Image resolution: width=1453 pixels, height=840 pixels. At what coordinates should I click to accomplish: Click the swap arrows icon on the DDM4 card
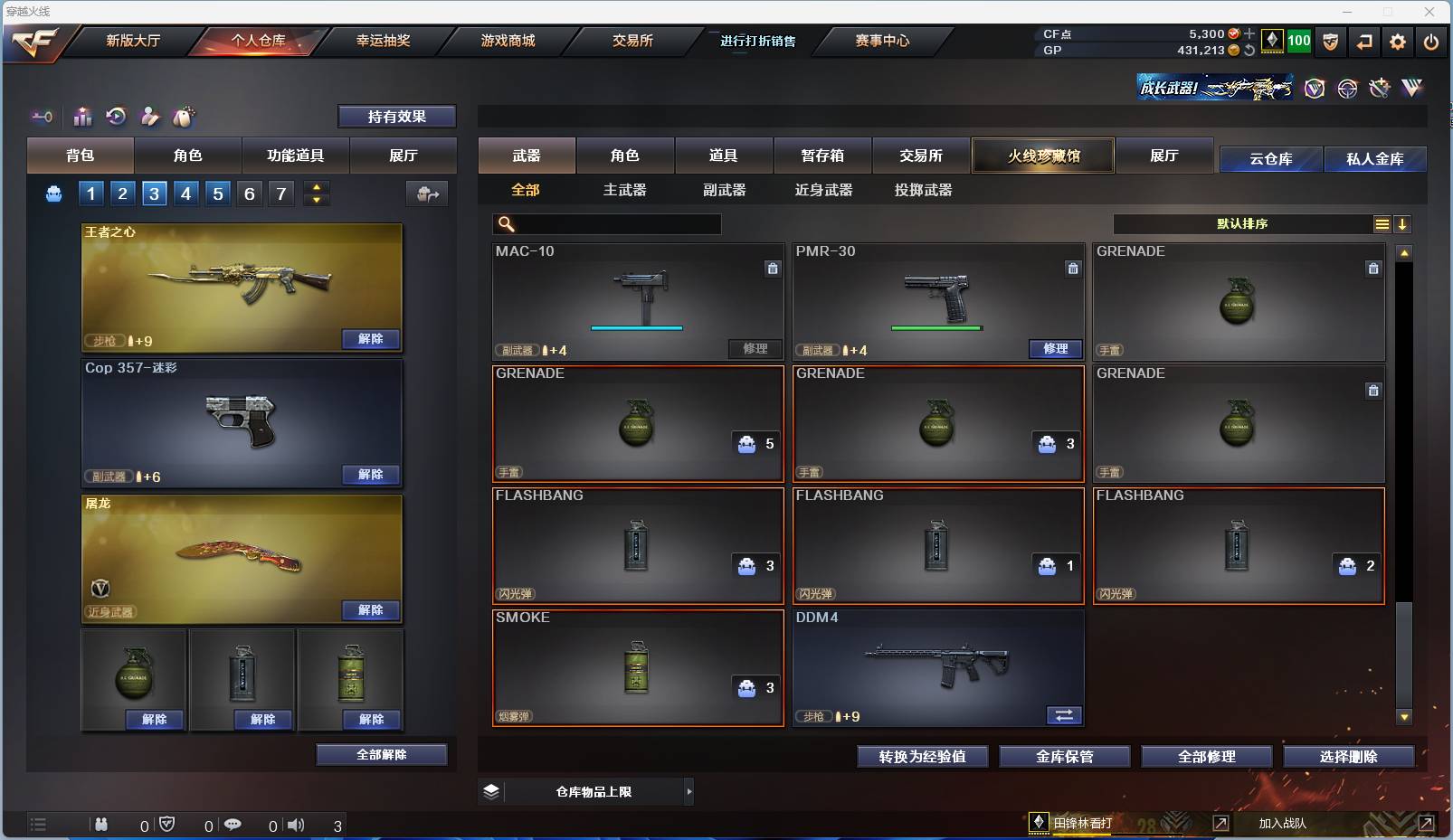1065,715
